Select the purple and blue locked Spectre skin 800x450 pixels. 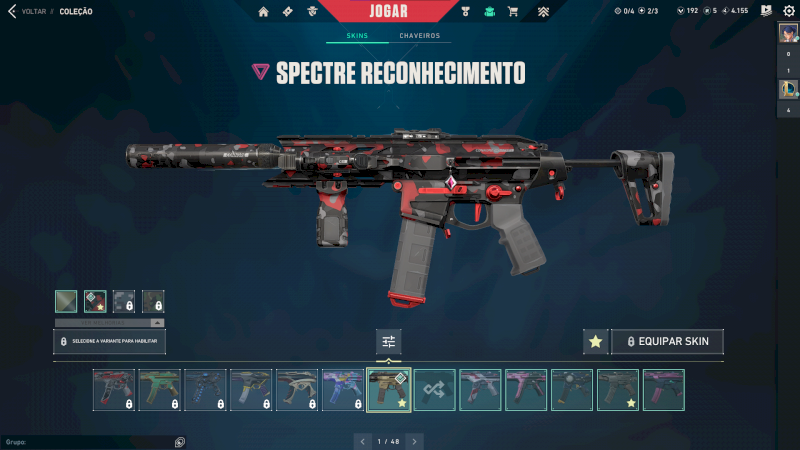pyautogui.click(x=343, y=390)
